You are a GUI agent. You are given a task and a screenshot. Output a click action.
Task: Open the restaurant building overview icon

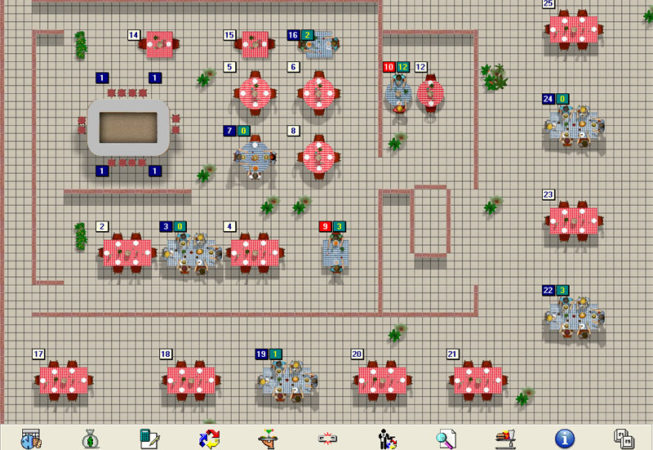click(x=30, y=437)
